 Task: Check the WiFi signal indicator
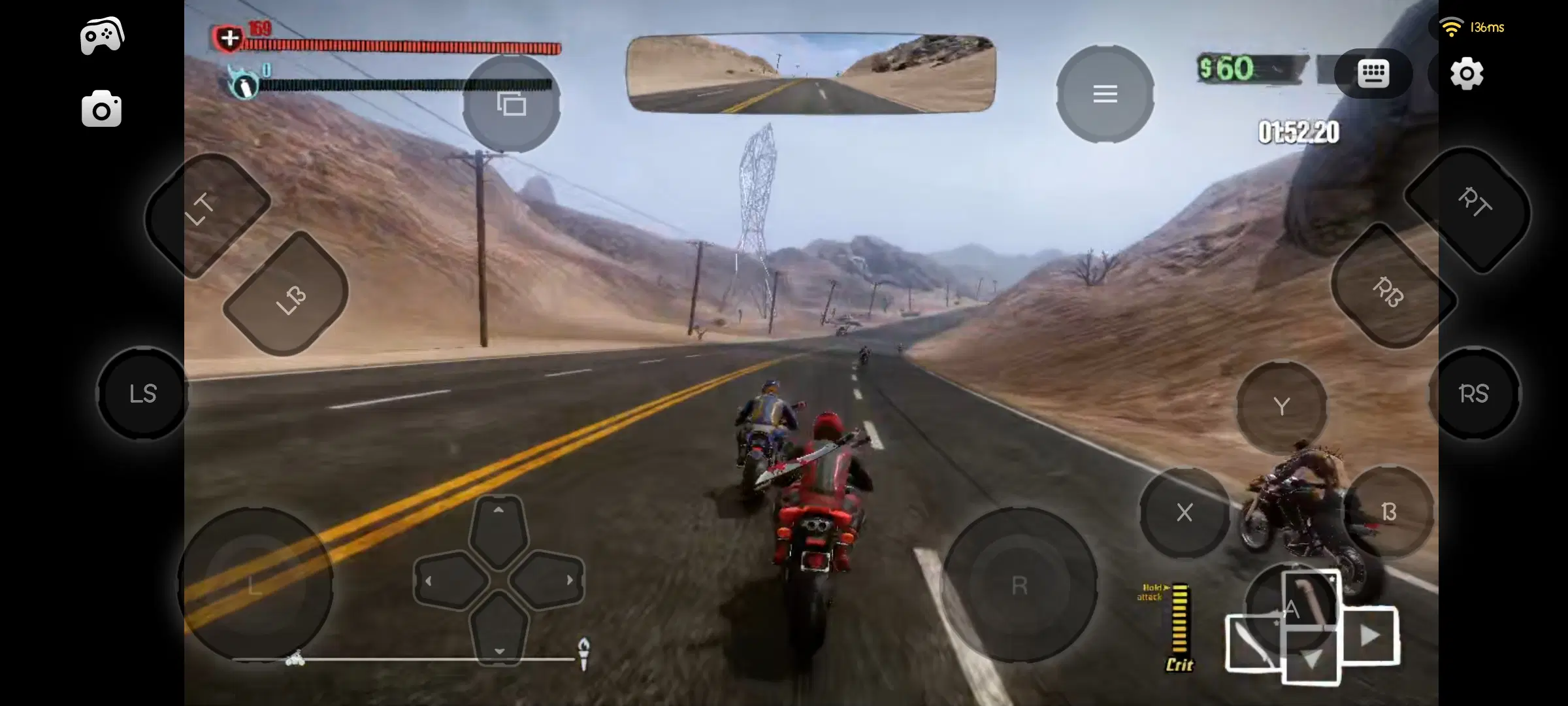[x=1450, y=26]
